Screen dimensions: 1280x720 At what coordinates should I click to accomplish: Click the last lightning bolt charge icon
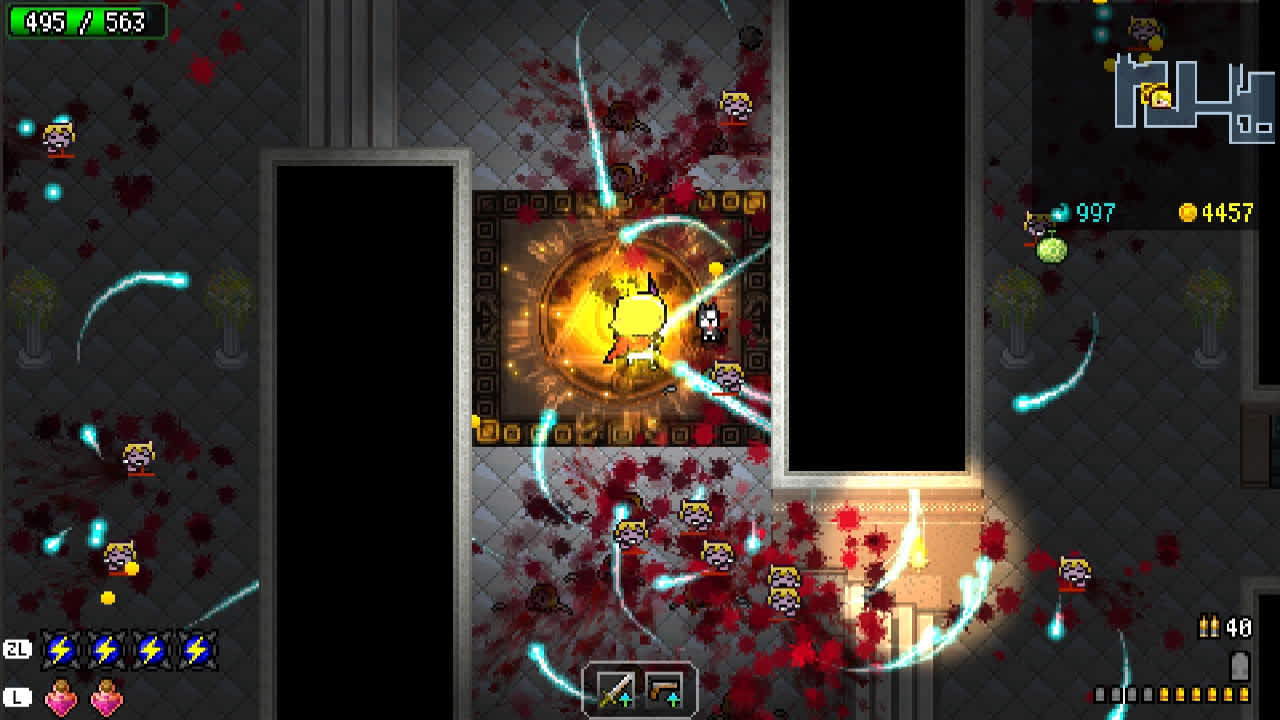coord(198,649)
